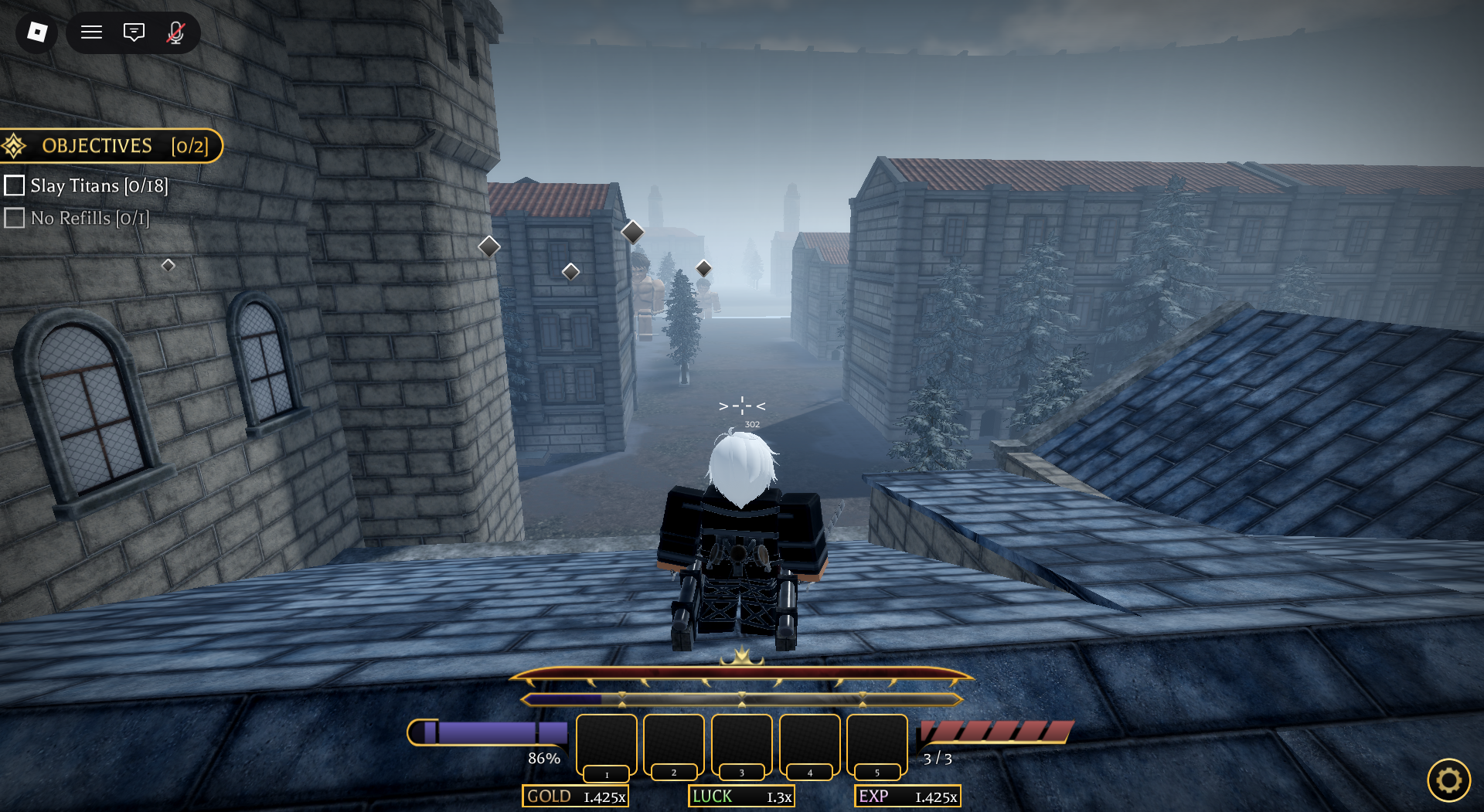Toggle the chat window icon
1484x812 pixels.
(x=134, y=32)
